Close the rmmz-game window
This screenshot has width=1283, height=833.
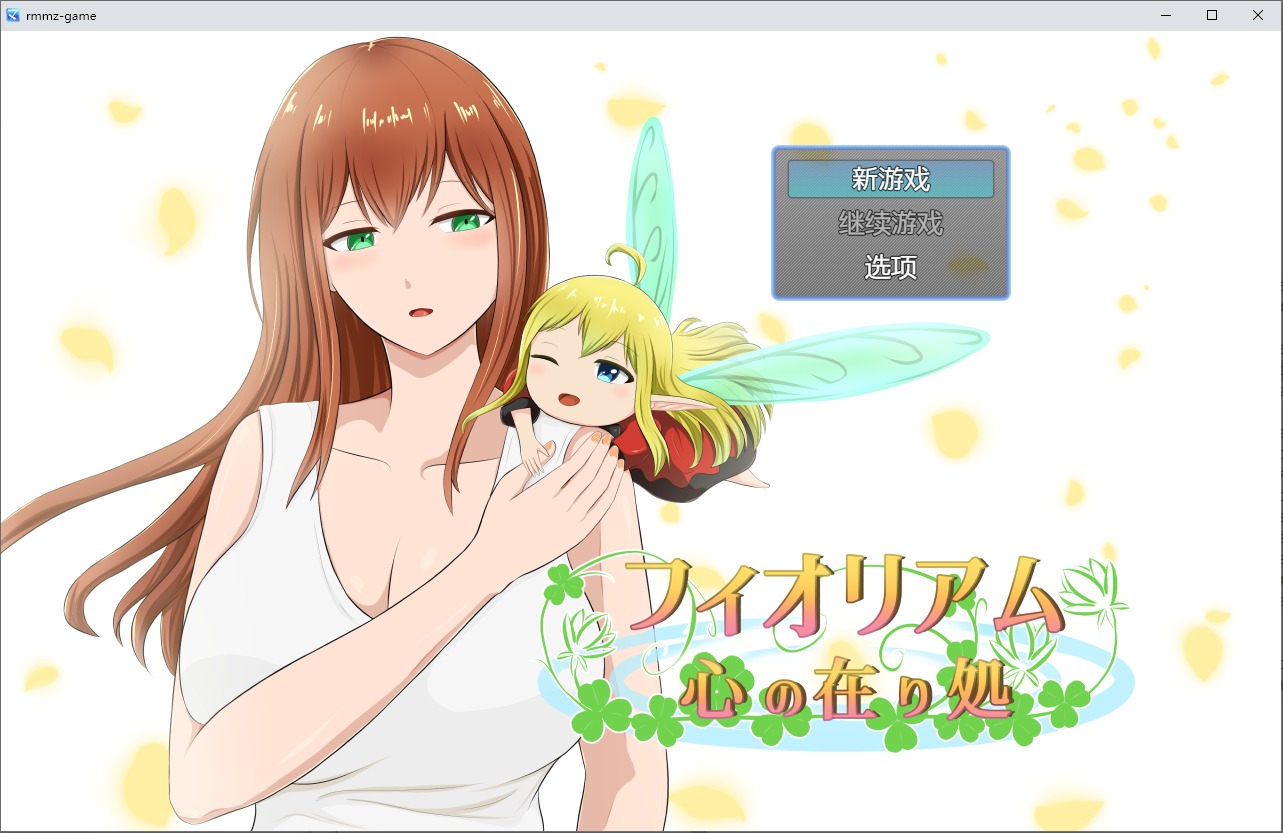[x=1257, y=15]
